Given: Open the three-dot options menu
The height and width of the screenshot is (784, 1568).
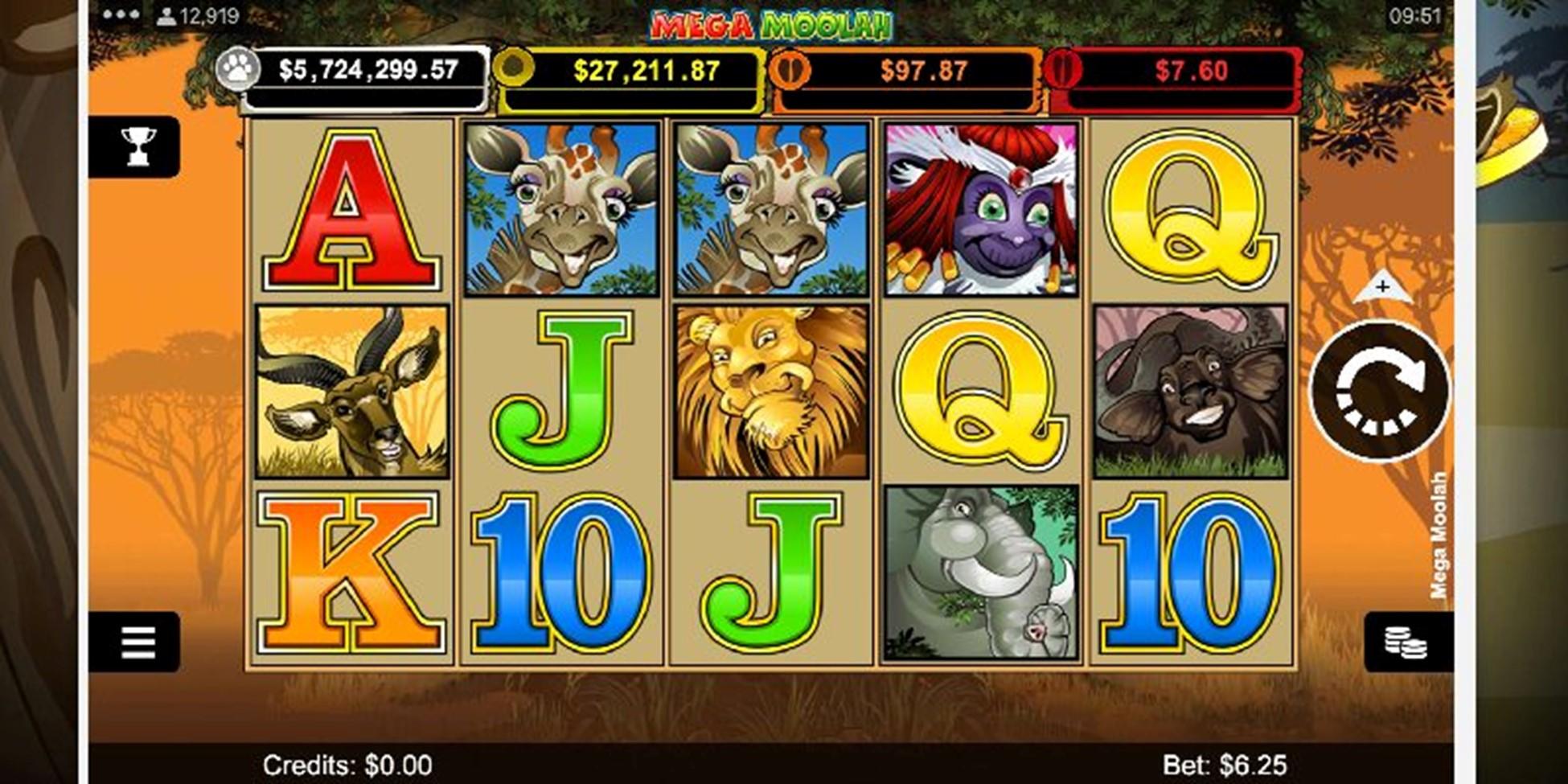Looking at the screenshot, I should [121, 15].
